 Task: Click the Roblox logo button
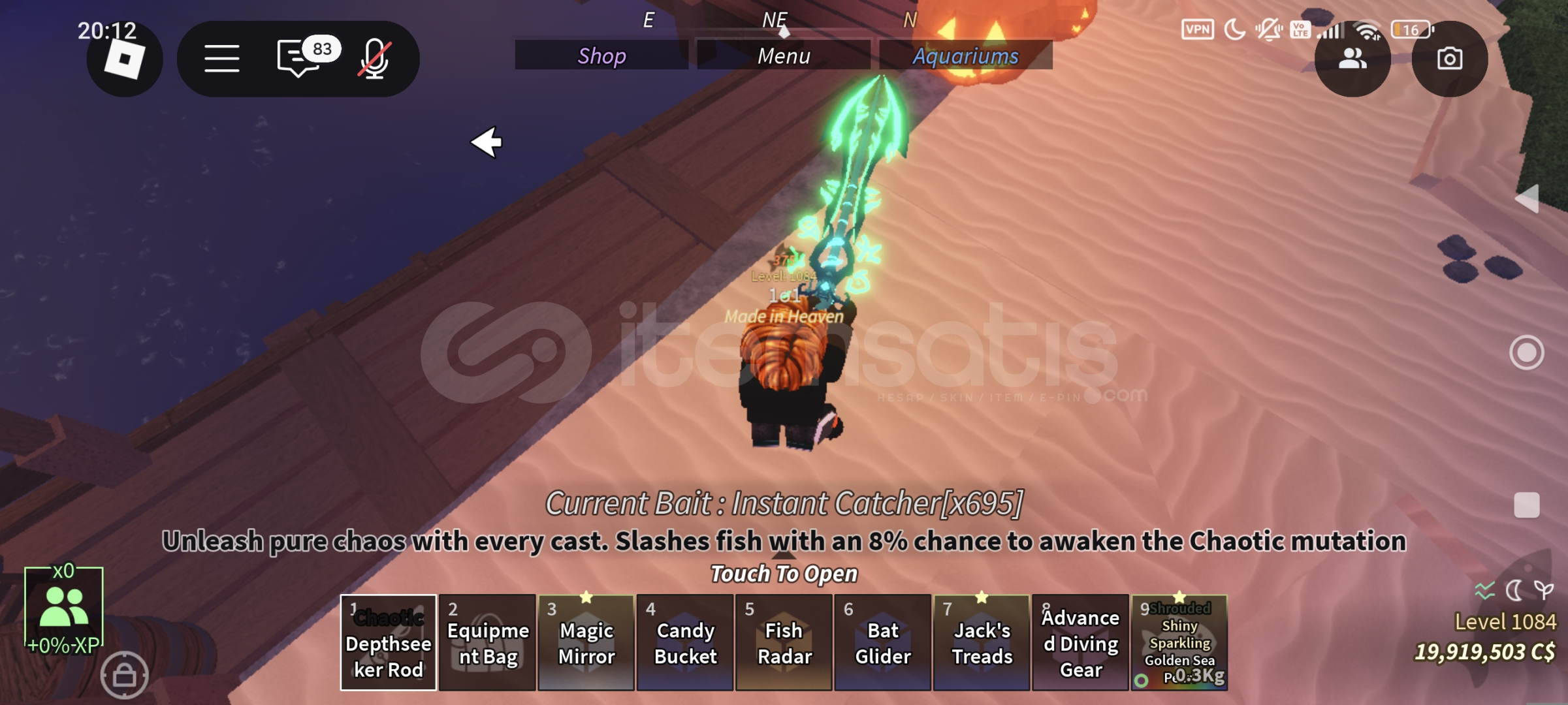(124, 59)
